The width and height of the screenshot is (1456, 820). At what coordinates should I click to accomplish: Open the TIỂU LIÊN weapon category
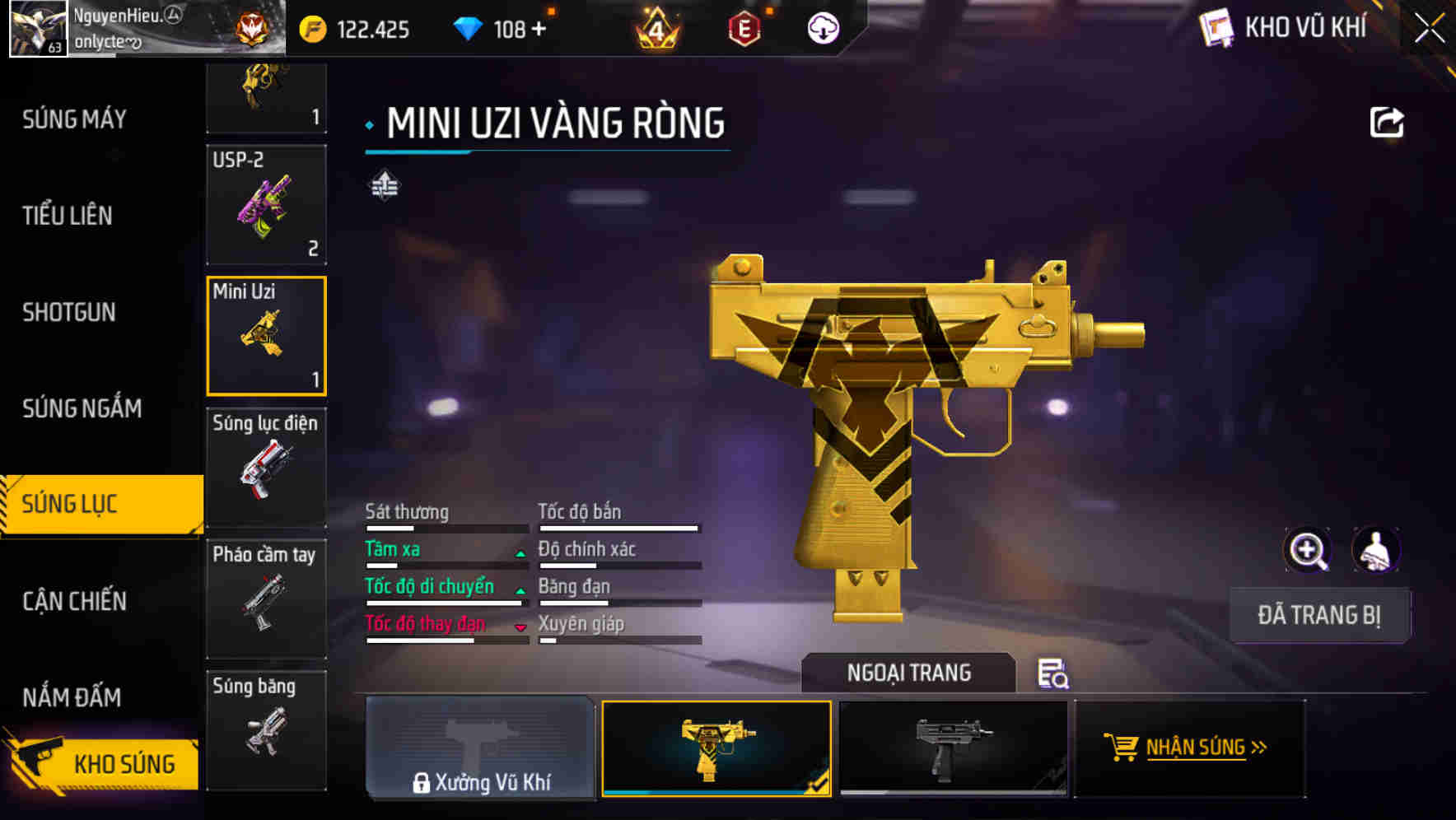(68, 216)
